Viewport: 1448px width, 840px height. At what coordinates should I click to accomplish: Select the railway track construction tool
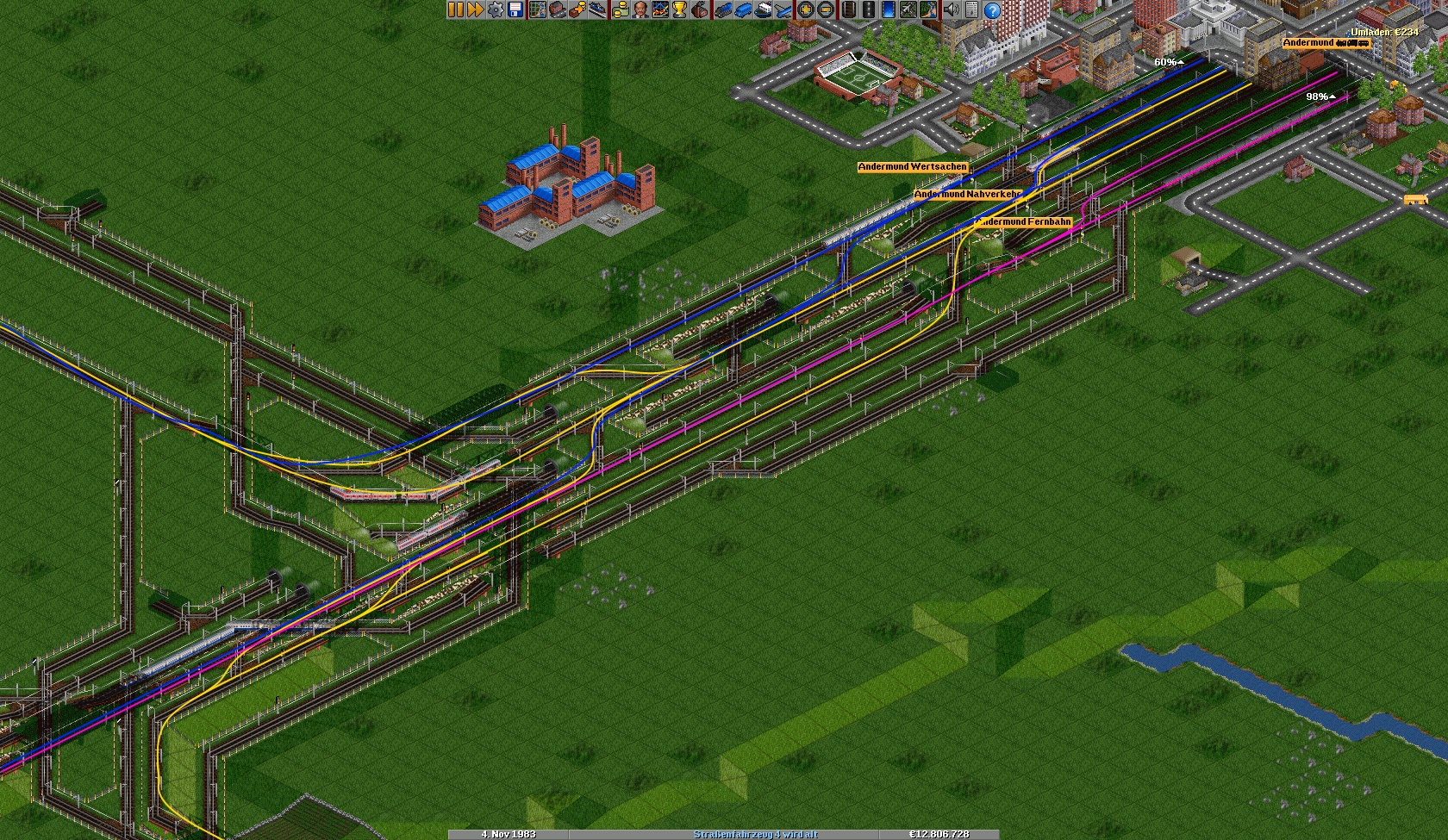849,9
